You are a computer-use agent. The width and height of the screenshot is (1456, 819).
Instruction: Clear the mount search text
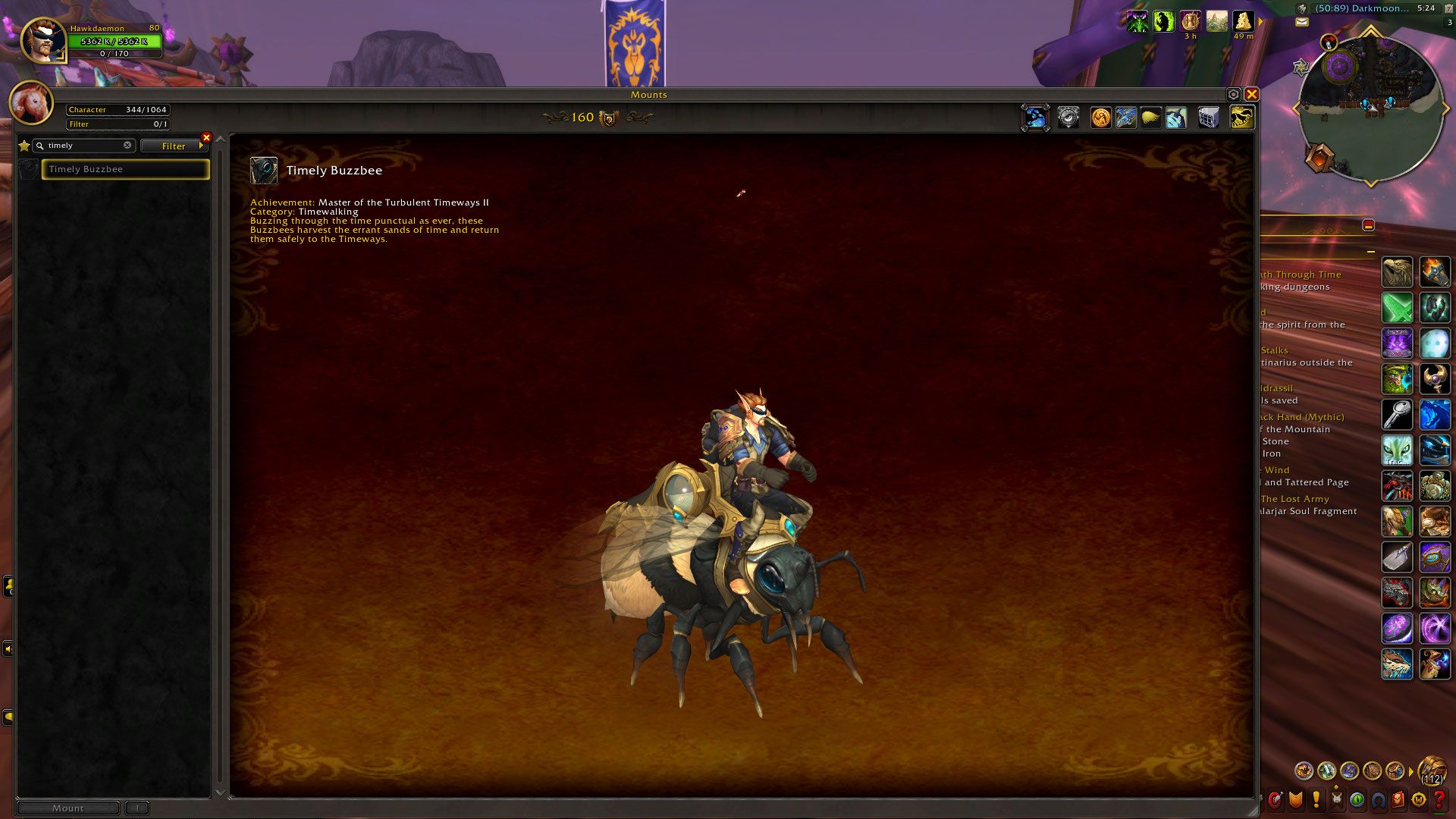[127, 146]
